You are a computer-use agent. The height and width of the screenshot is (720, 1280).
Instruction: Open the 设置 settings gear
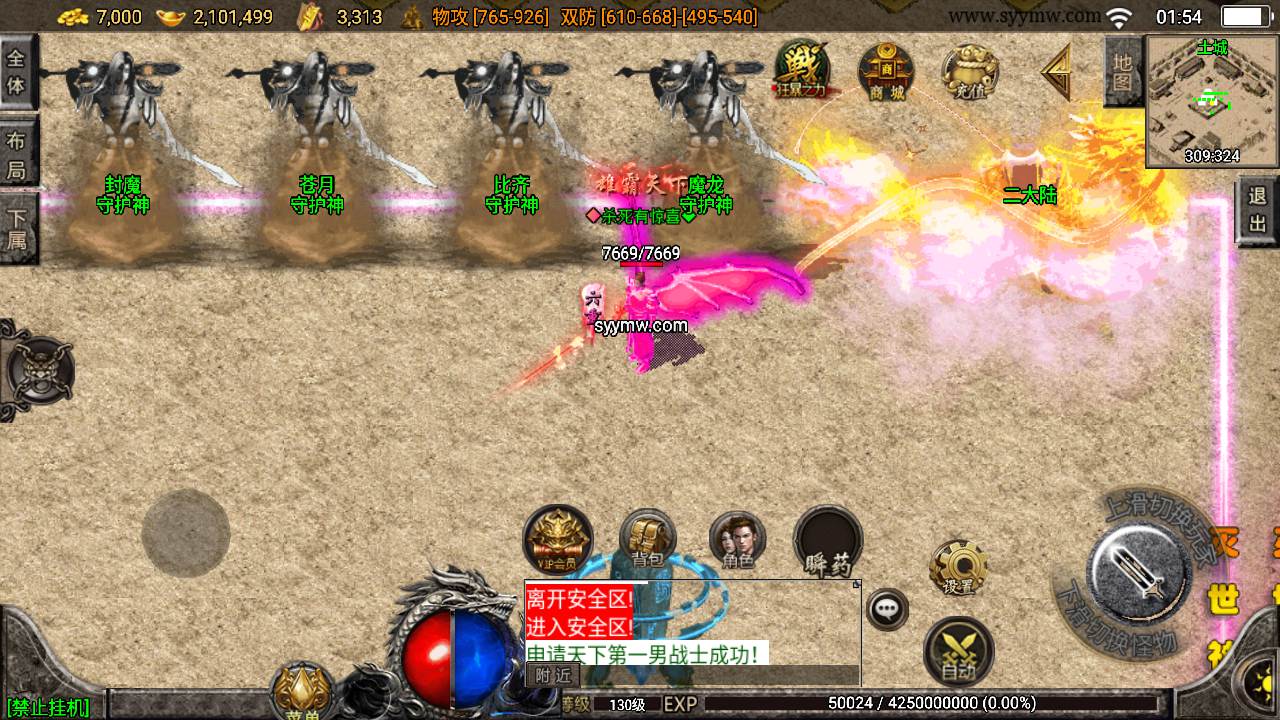pos(958,568)
